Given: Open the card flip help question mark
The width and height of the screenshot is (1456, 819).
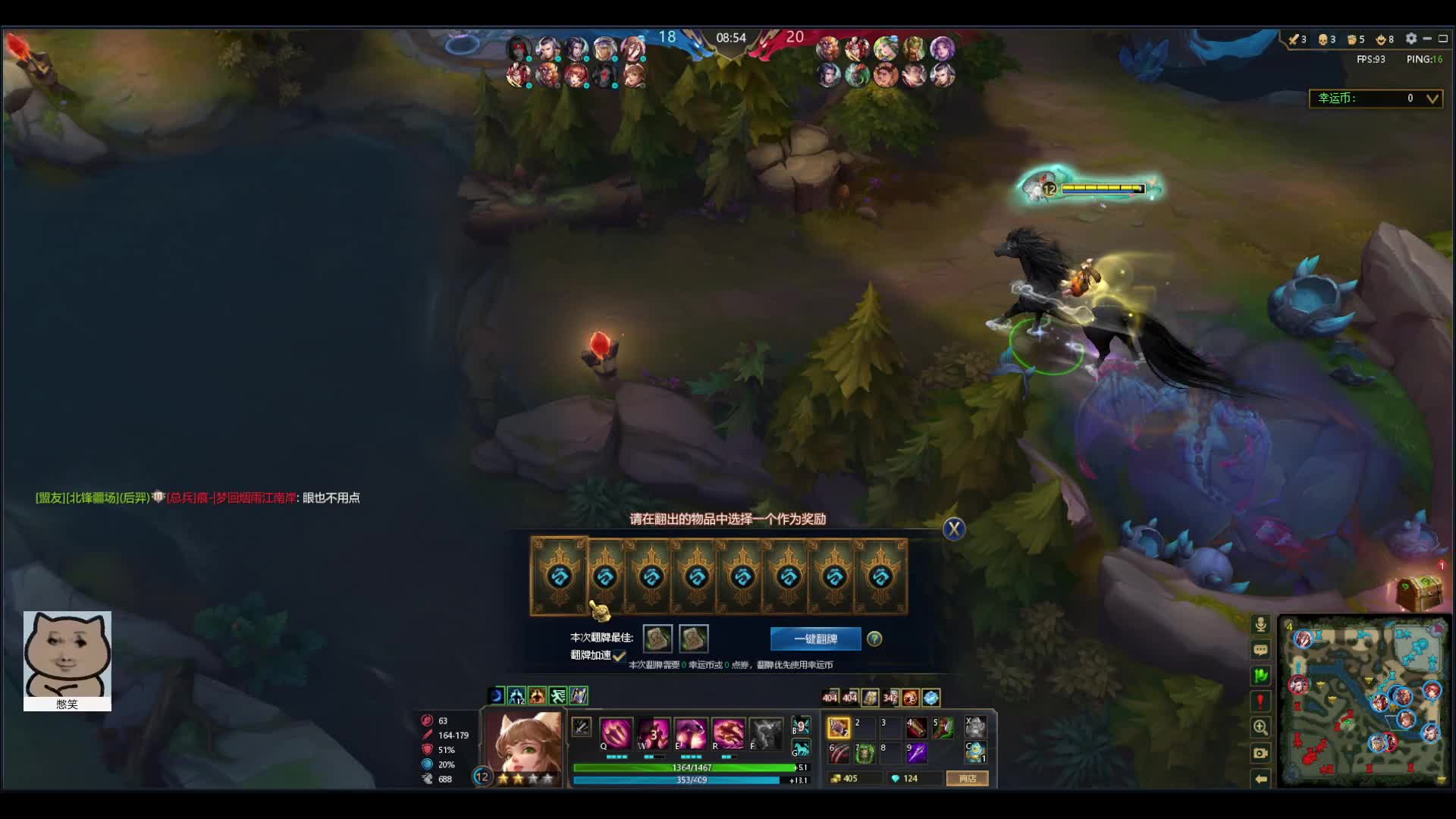Looking at the screenshot, I should (874, 639).
